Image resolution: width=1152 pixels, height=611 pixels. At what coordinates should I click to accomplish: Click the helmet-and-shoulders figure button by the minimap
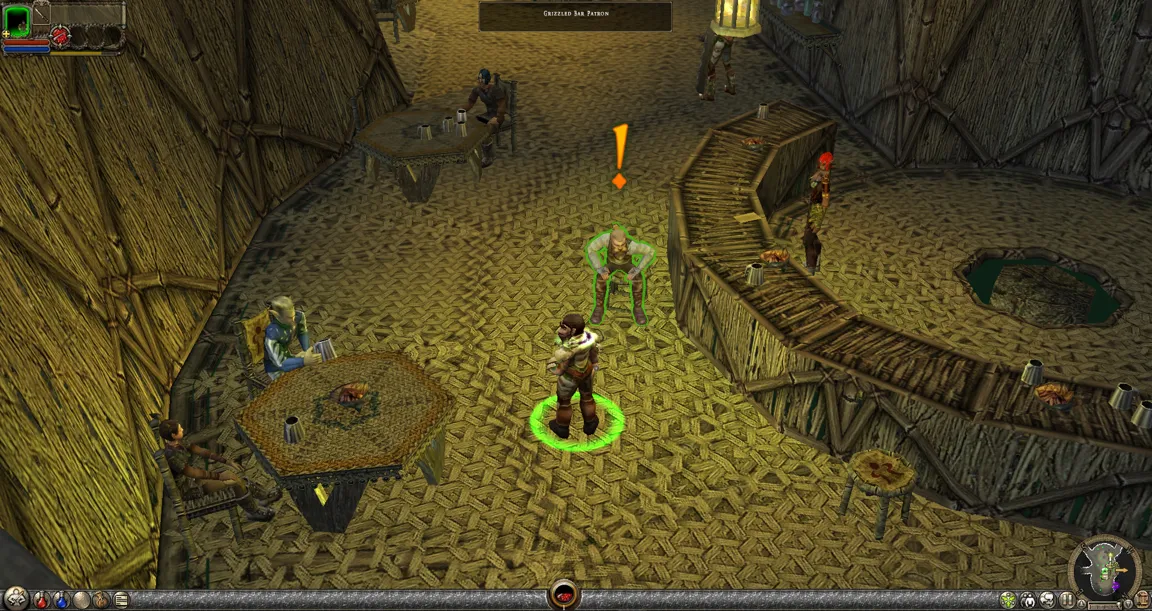tap(1028, 601)
